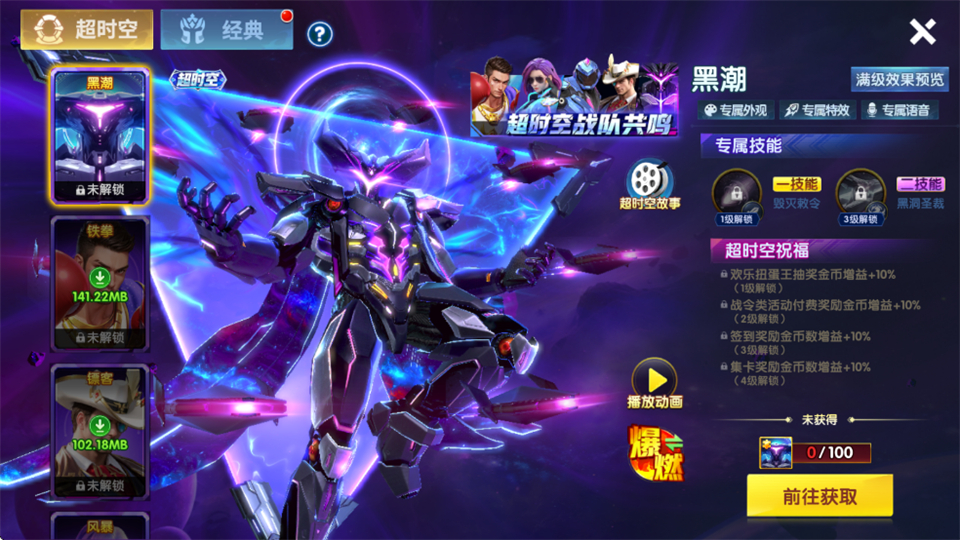Choose the 铁拳 character card
Image resolution: width=960 pixels, height=540 pixels.
point(100,284)
